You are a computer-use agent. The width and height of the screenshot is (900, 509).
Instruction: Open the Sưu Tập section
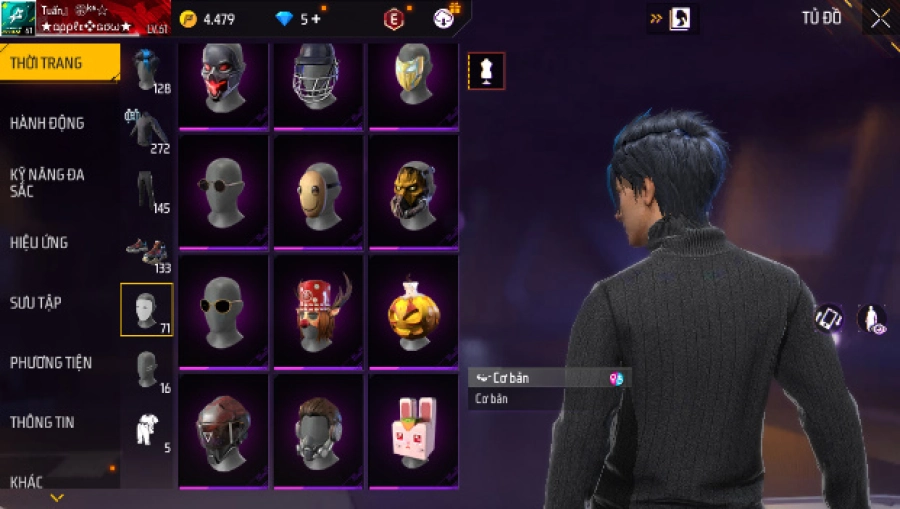[x=36, y=302]
